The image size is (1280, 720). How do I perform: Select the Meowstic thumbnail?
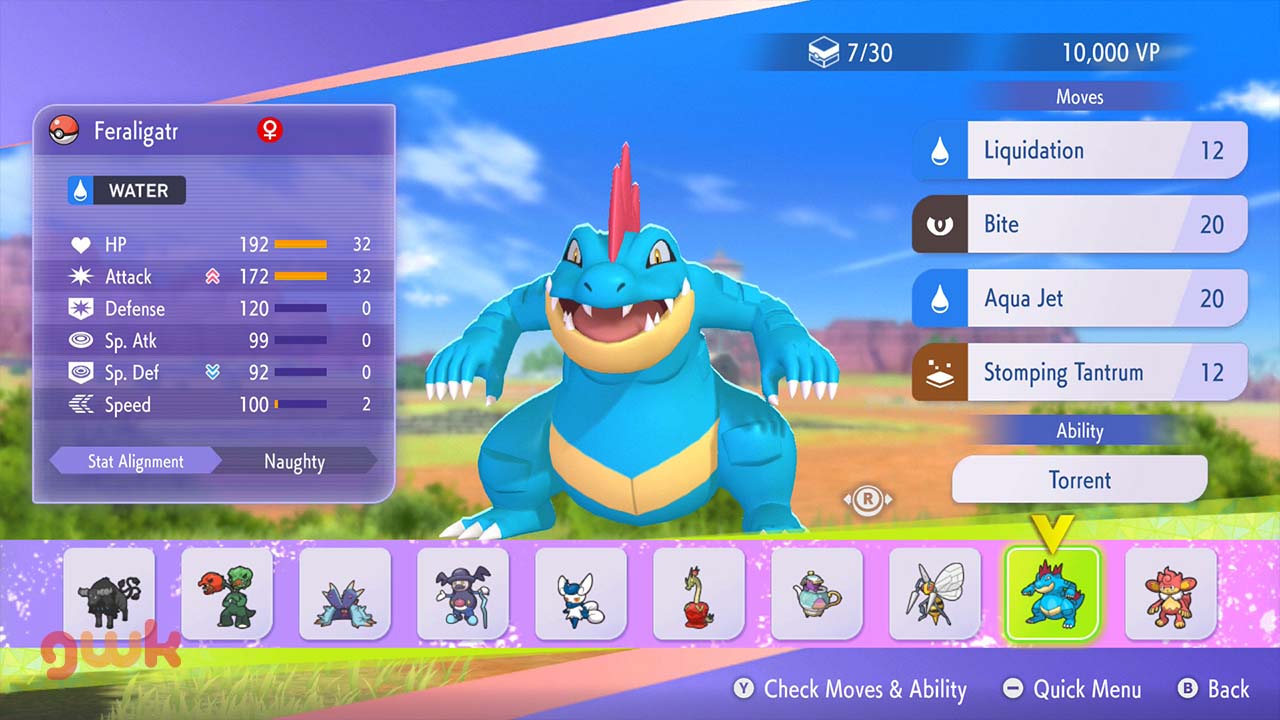tap(581, 594)
